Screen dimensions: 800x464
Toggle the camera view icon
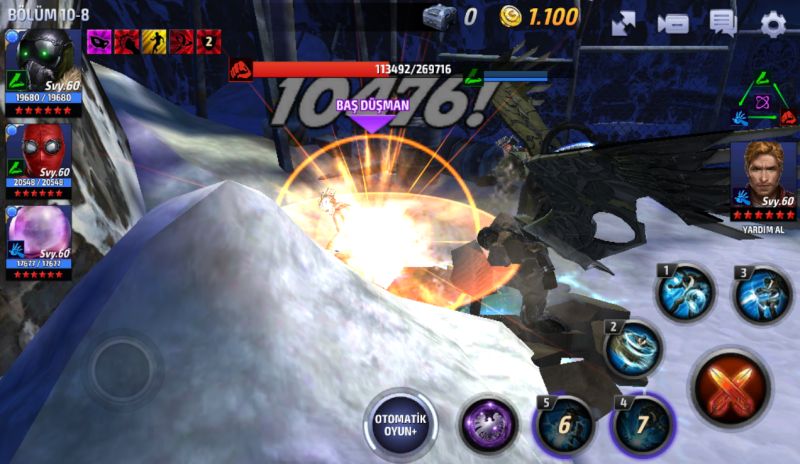(673, 24)
